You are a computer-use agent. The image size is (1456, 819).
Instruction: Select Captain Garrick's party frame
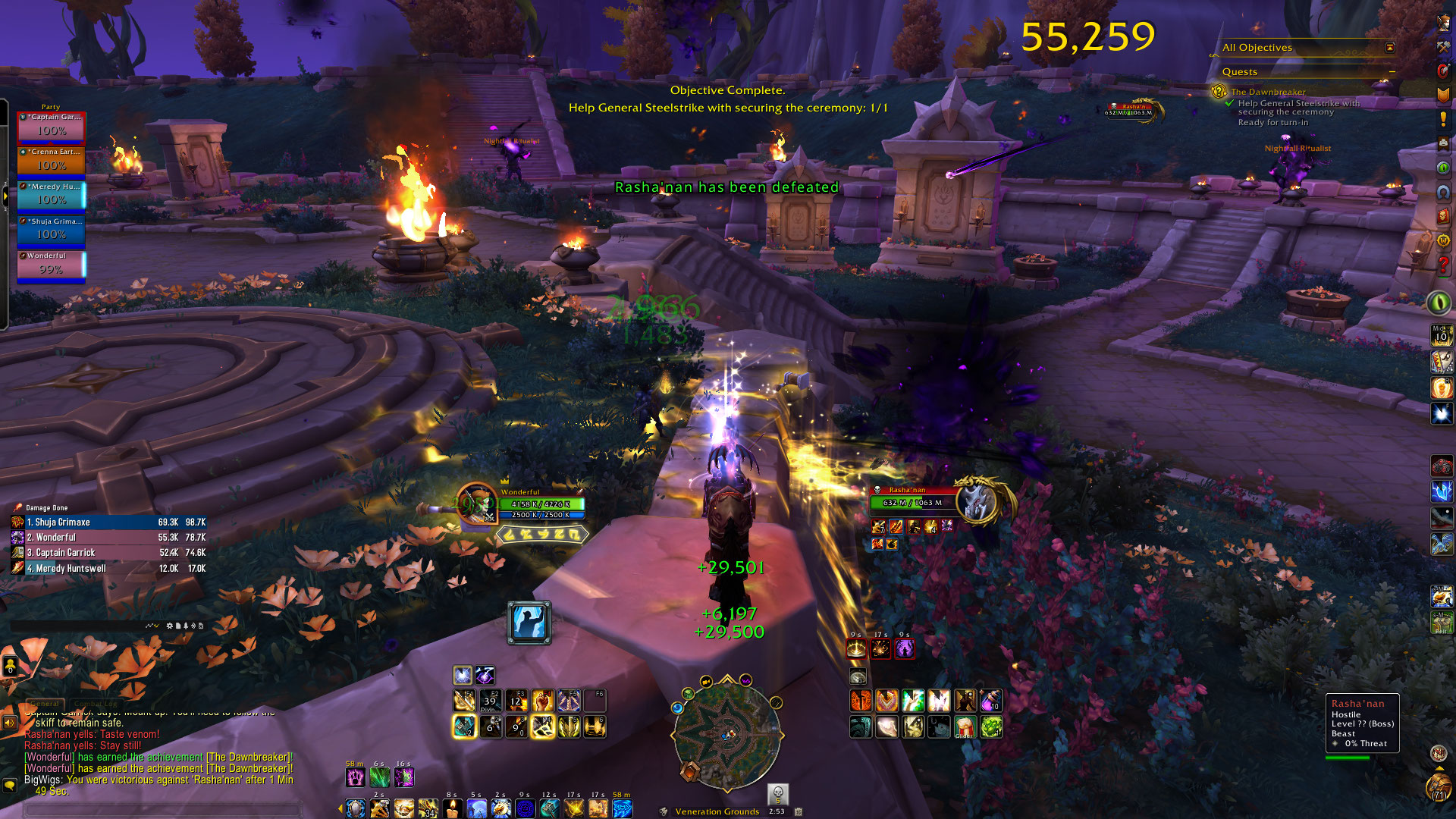(x=52, y=127)
